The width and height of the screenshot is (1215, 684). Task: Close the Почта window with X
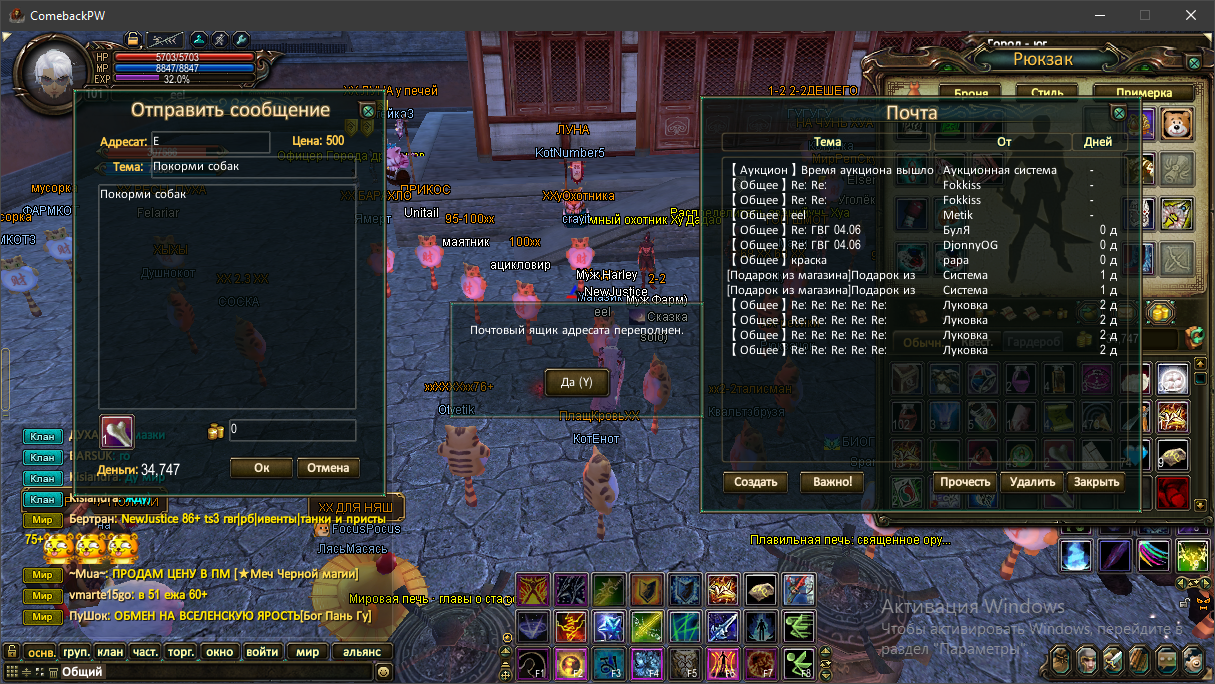[x=1119, y=113]
